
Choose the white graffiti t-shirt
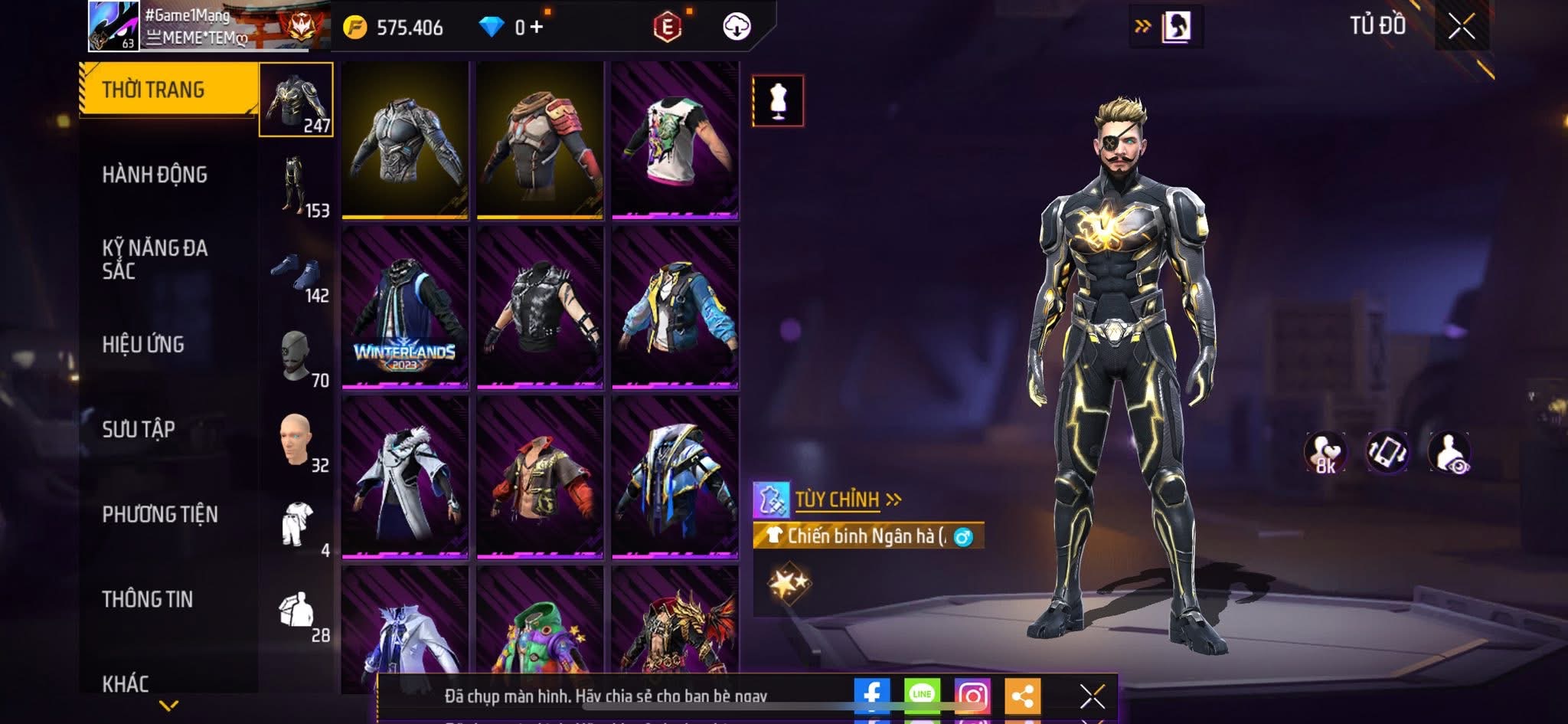point(675,140)
